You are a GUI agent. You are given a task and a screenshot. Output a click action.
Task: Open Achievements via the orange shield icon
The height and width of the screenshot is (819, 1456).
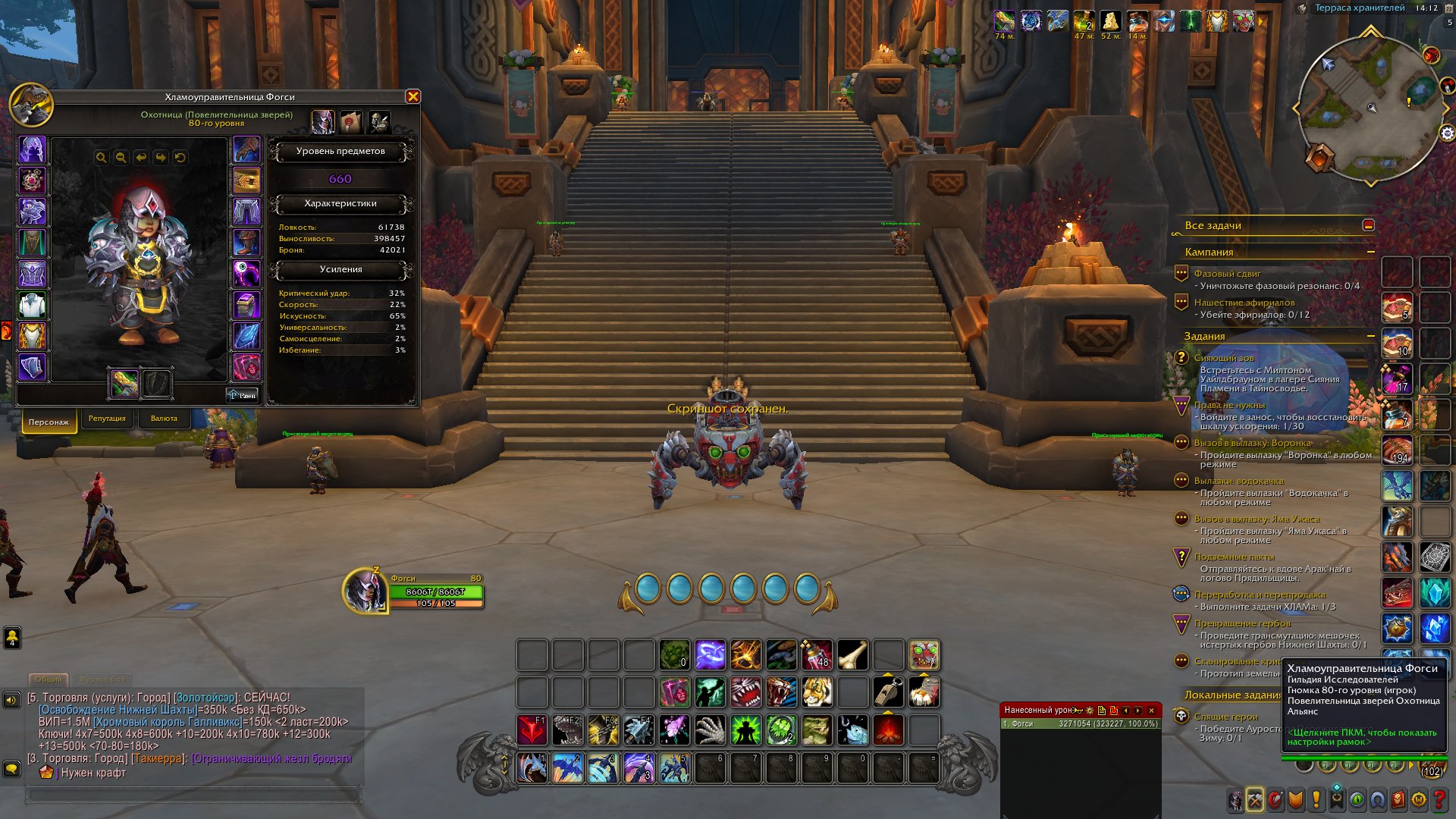(x=1294, y=801)
